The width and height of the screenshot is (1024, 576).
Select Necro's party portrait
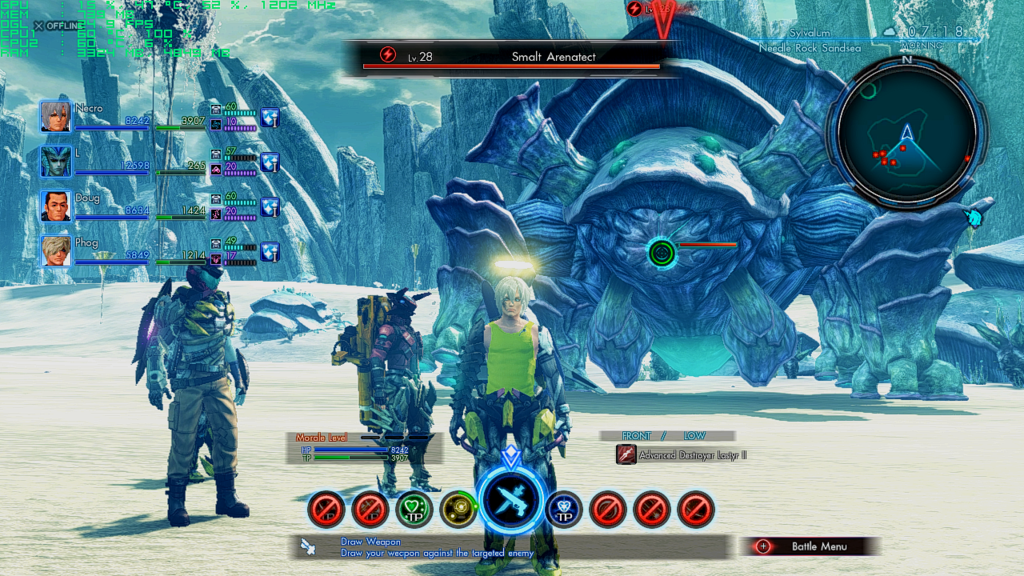(x=56, y=116)
